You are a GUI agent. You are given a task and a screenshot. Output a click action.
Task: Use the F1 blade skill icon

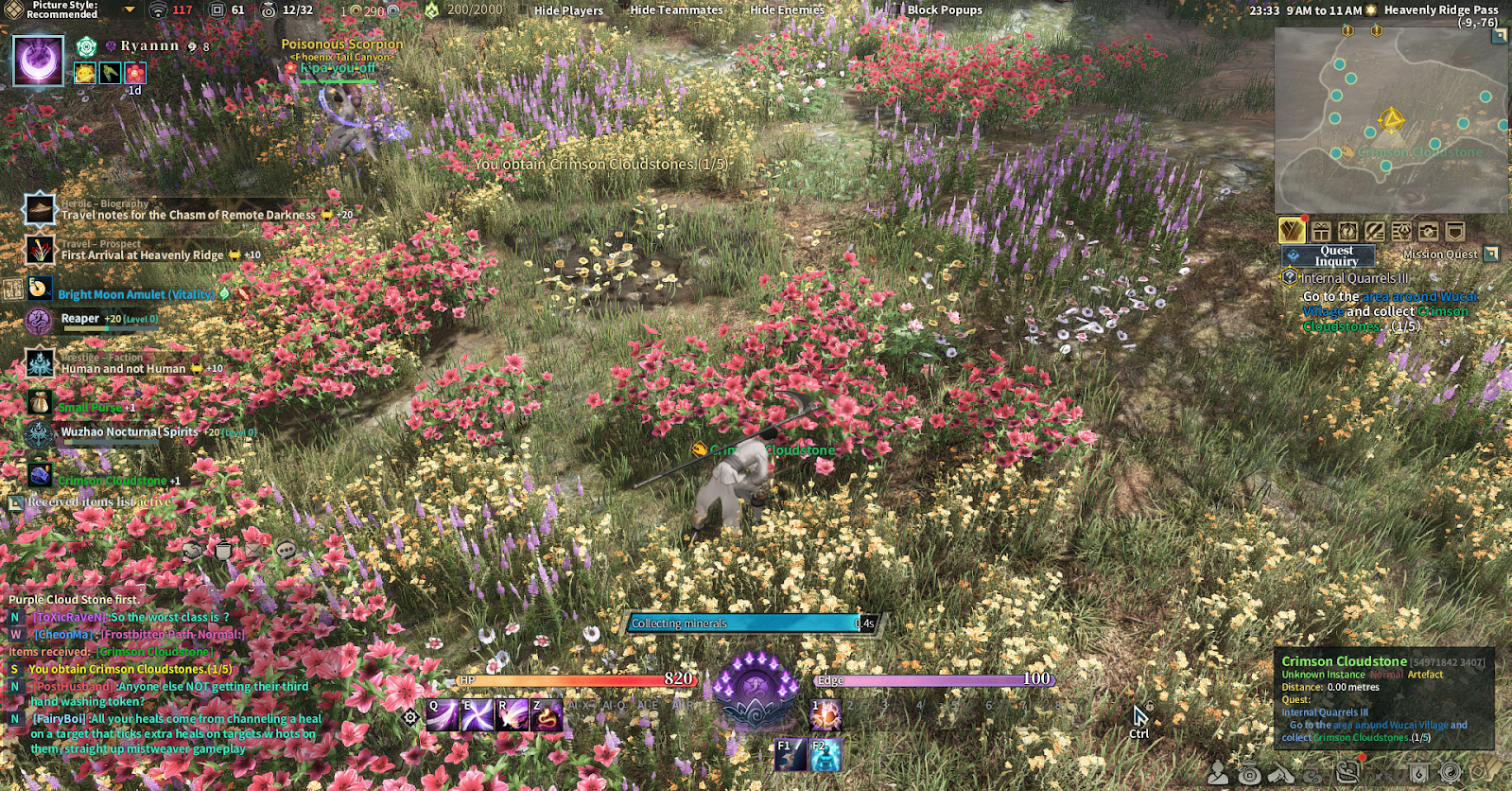point(791,755)
